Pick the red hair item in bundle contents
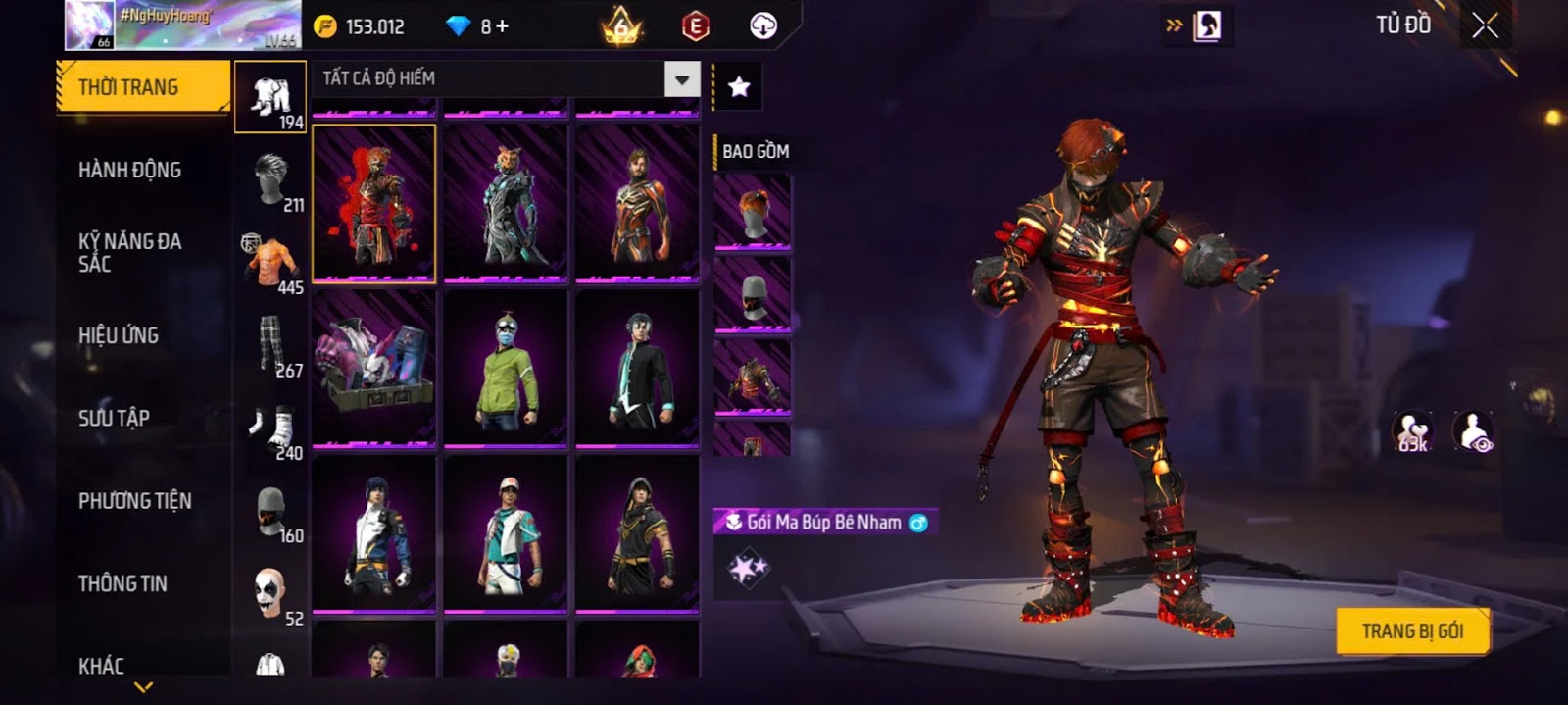The height and width of the screenshot is (705, 1568). (753, 212)
